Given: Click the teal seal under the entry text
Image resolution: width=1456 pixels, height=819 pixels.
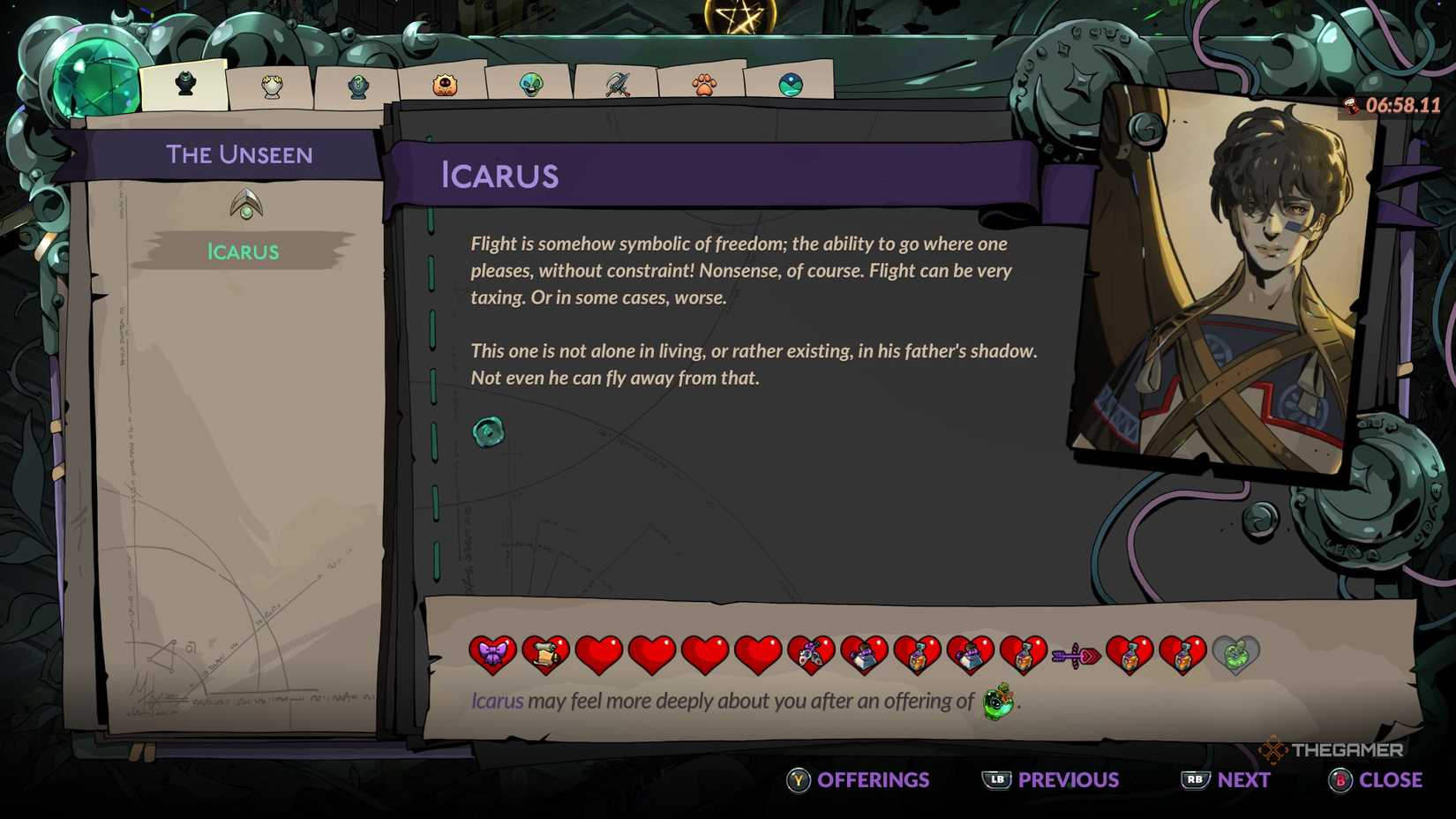Looking at the screenshot, I should [x=488, y=432].
